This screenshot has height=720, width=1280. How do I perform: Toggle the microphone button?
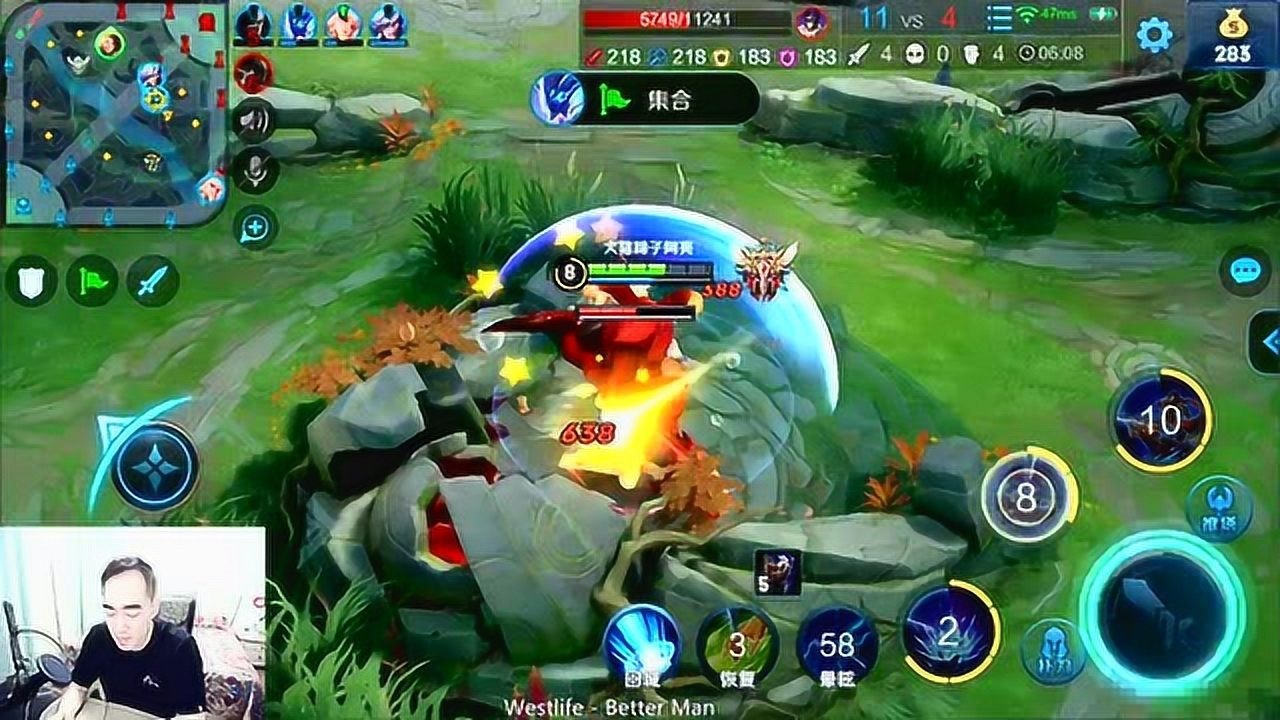point(254,174)
